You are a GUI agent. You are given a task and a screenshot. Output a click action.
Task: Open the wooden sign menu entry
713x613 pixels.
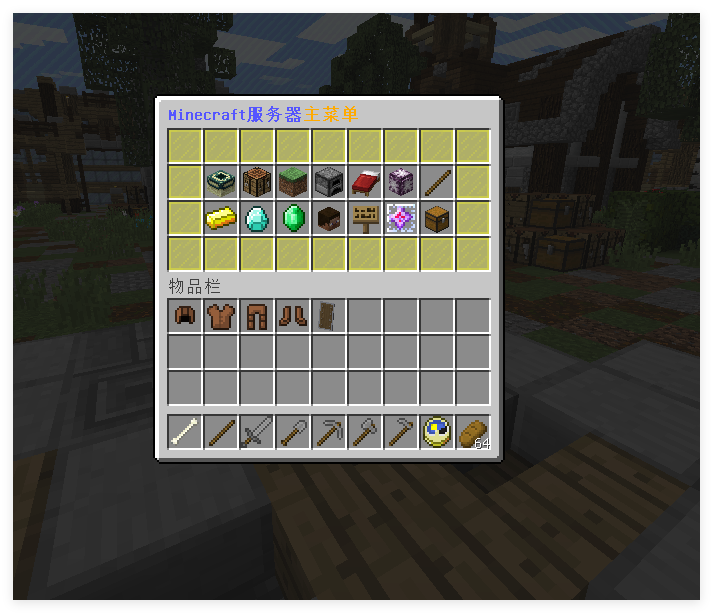click(365, 218)
